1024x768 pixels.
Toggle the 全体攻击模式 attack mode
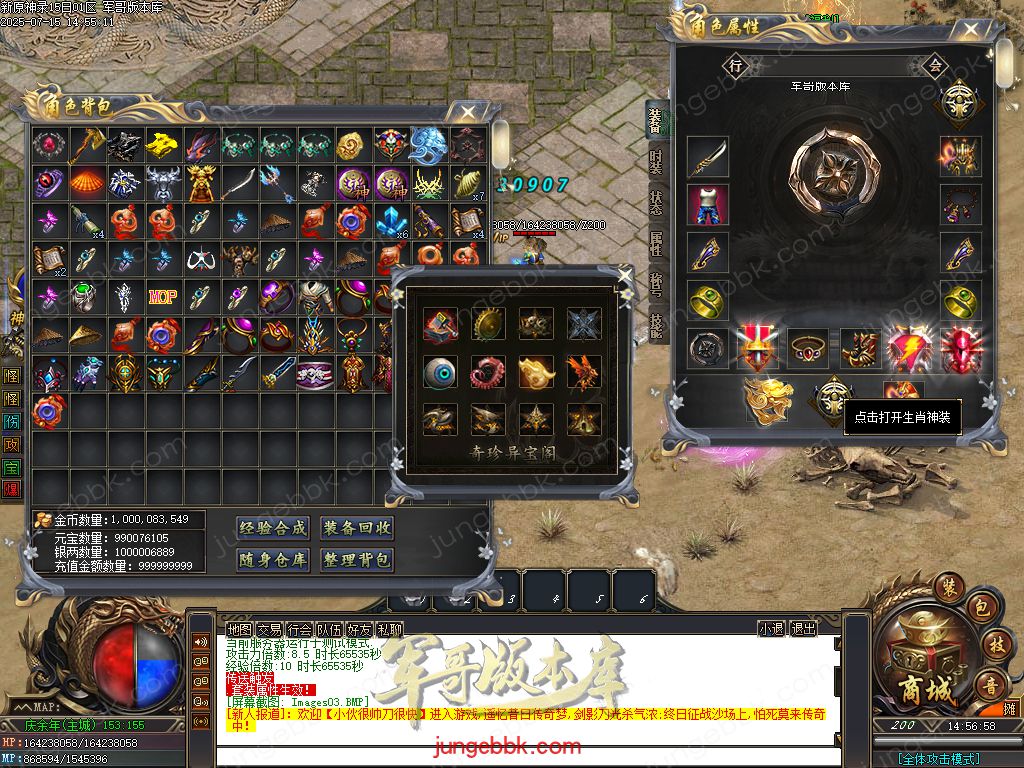[x=938, y=759]
